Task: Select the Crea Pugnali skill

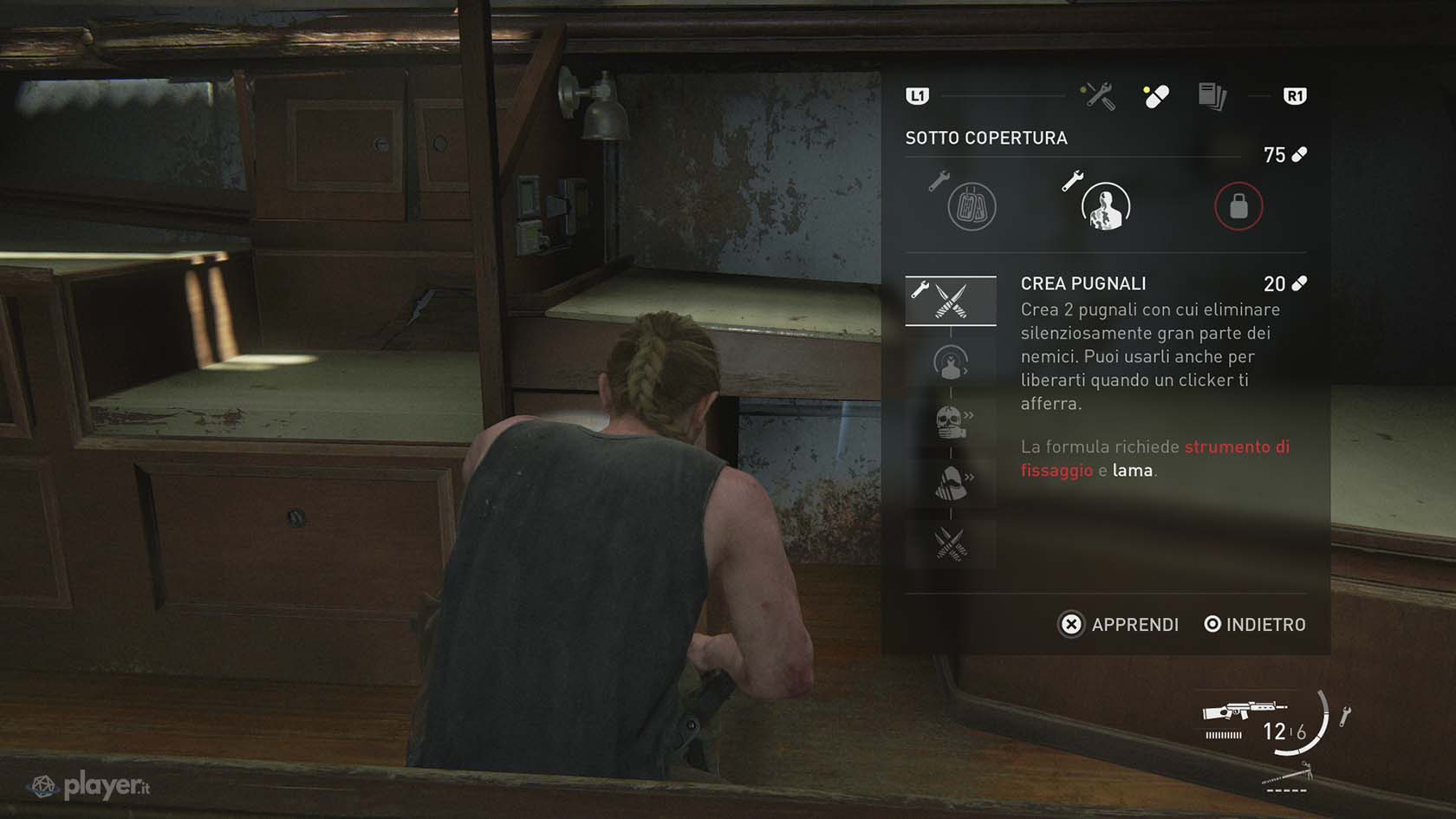Action: tap(951, 301)
